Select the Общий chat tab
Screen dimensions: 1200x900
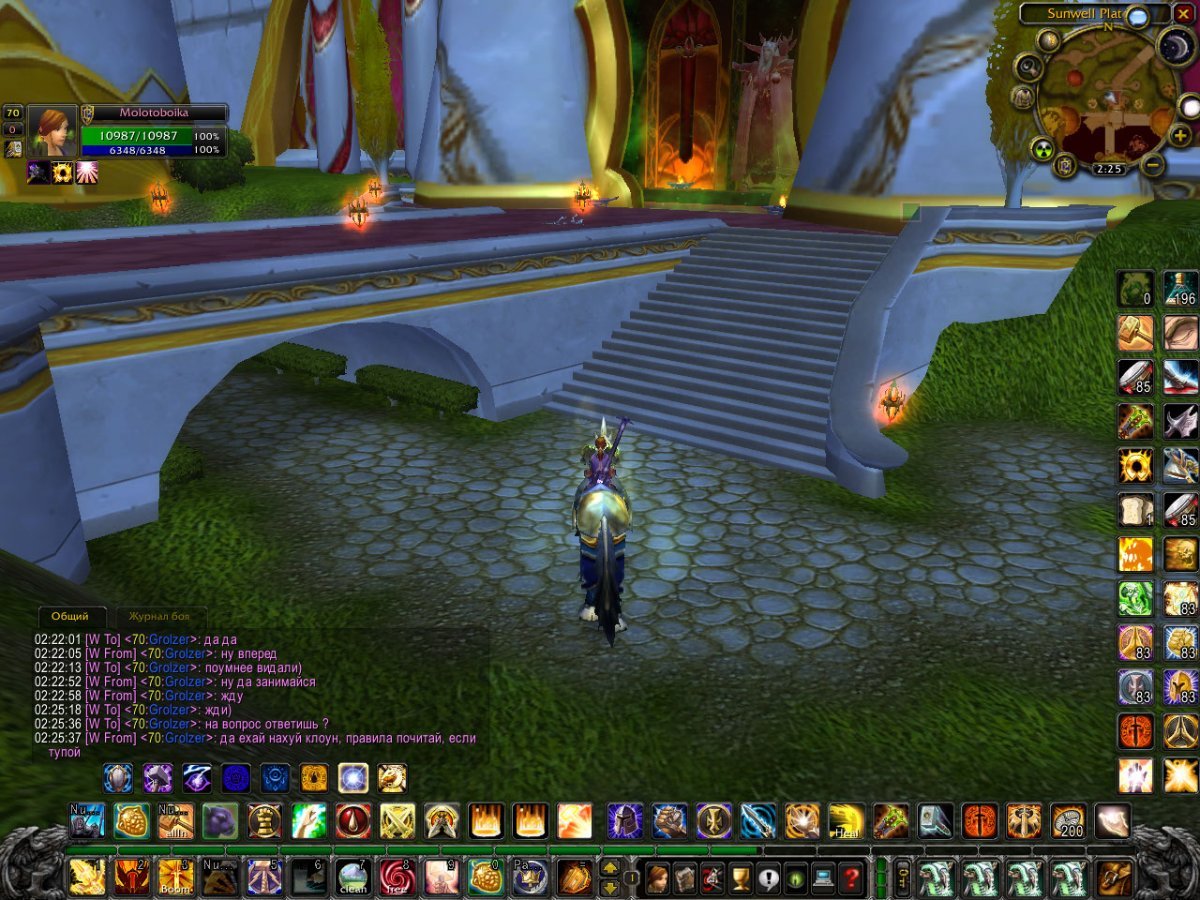coord(71,616)
